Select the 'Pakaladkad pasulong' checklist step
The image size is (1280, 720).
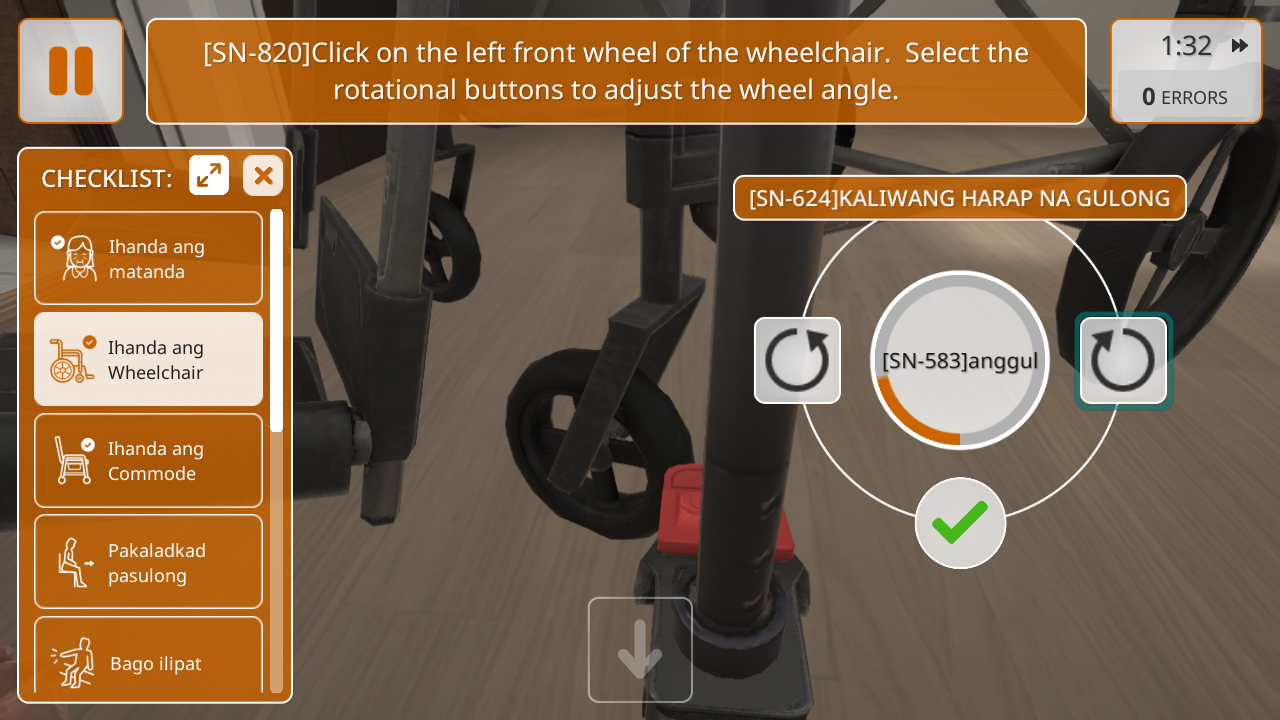click(149, 562)
